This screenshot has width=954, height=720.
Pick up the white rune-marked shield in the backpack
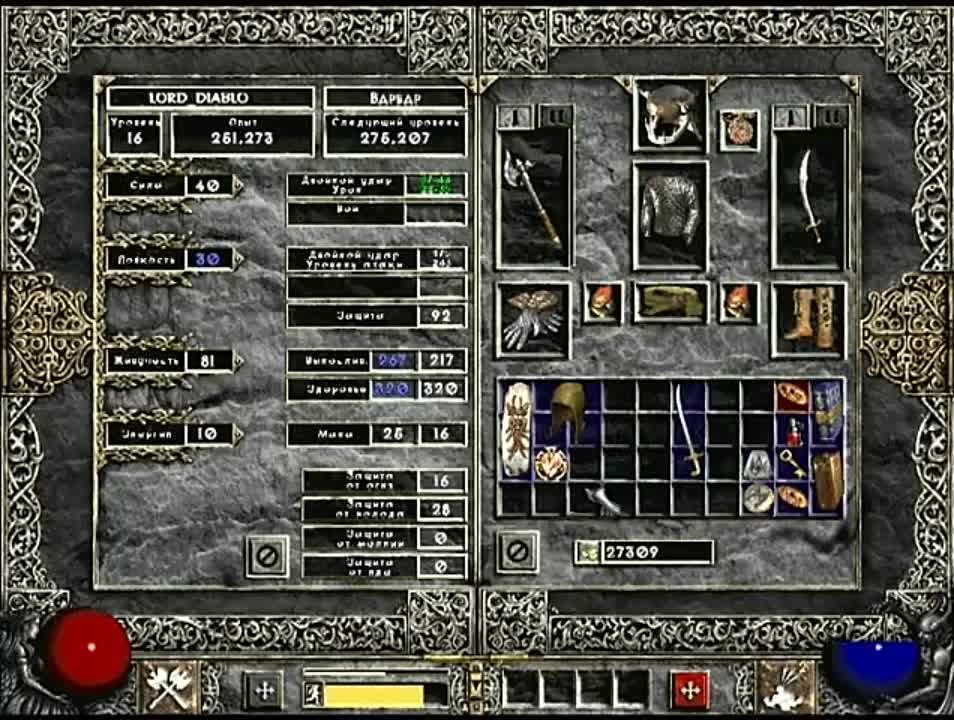pyautogui.click(x=516, y=430)
